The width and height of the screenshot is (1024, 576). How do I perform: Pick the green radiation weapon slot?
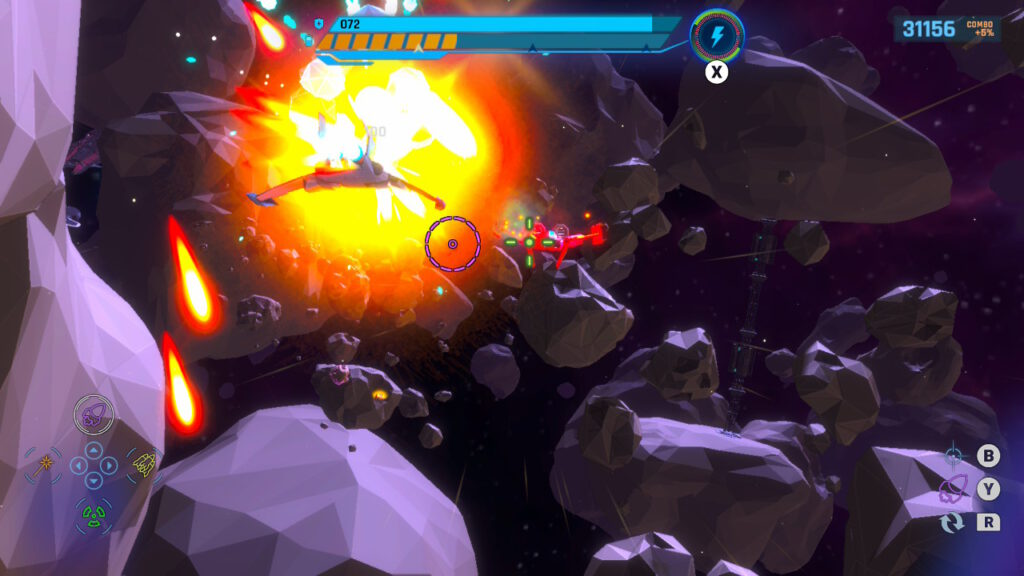(x=93, y=514)
